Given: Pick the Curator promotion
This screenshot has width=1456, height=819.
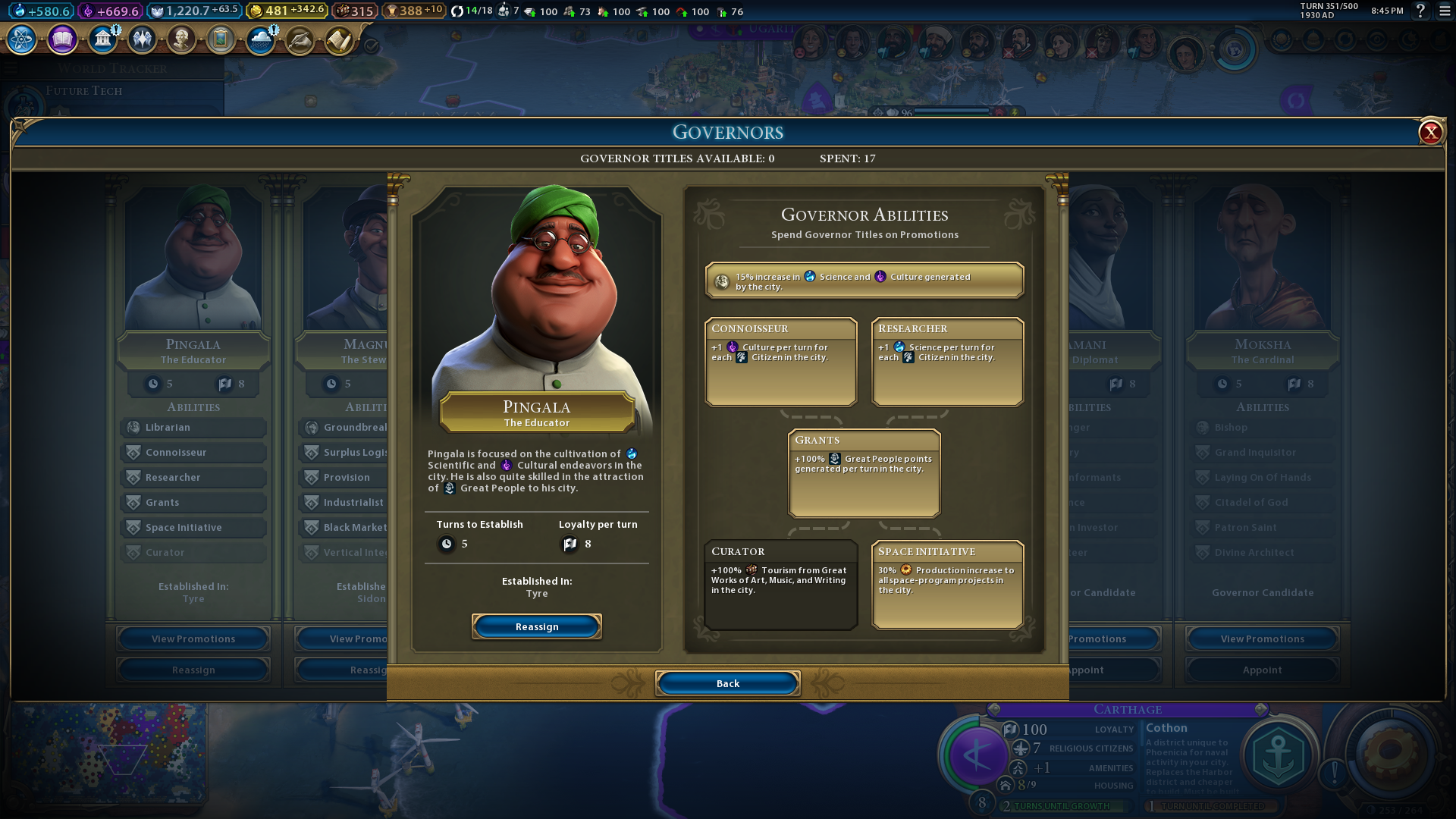Looking at the screenshot, I should click(780, 584).
